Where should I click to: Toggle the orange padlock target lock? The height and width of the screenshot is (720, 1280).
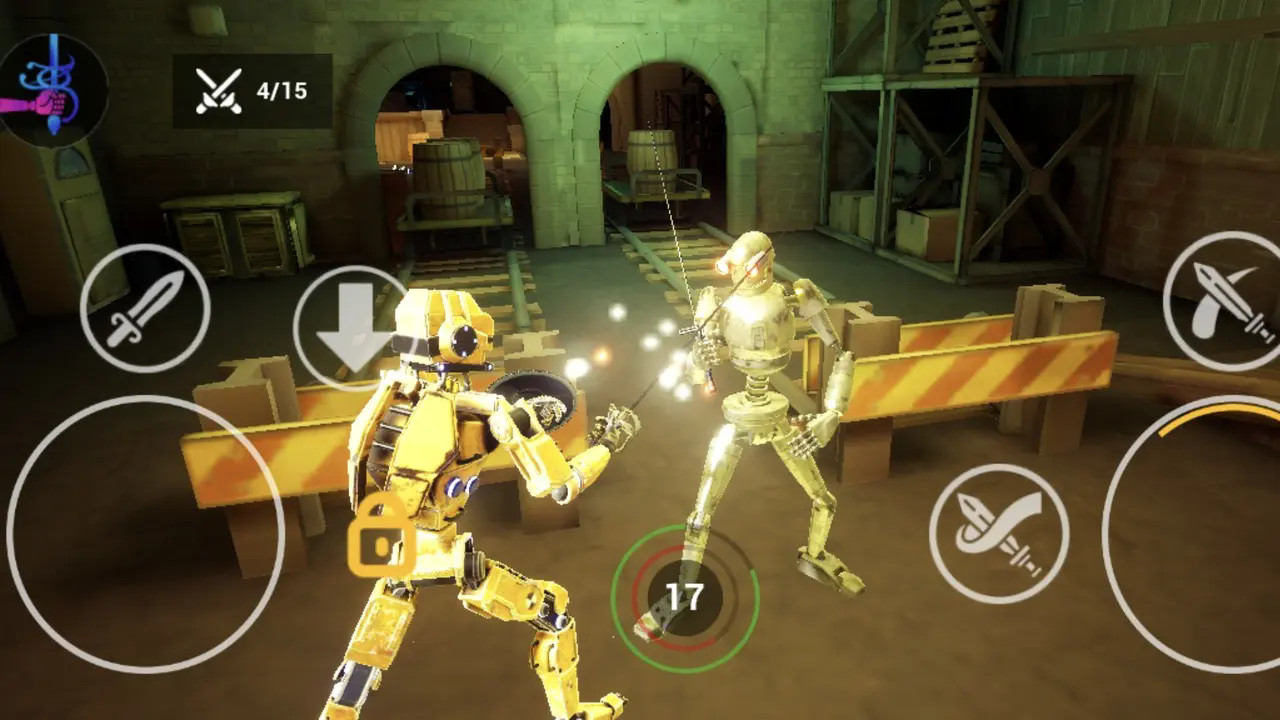click(380, 537)
